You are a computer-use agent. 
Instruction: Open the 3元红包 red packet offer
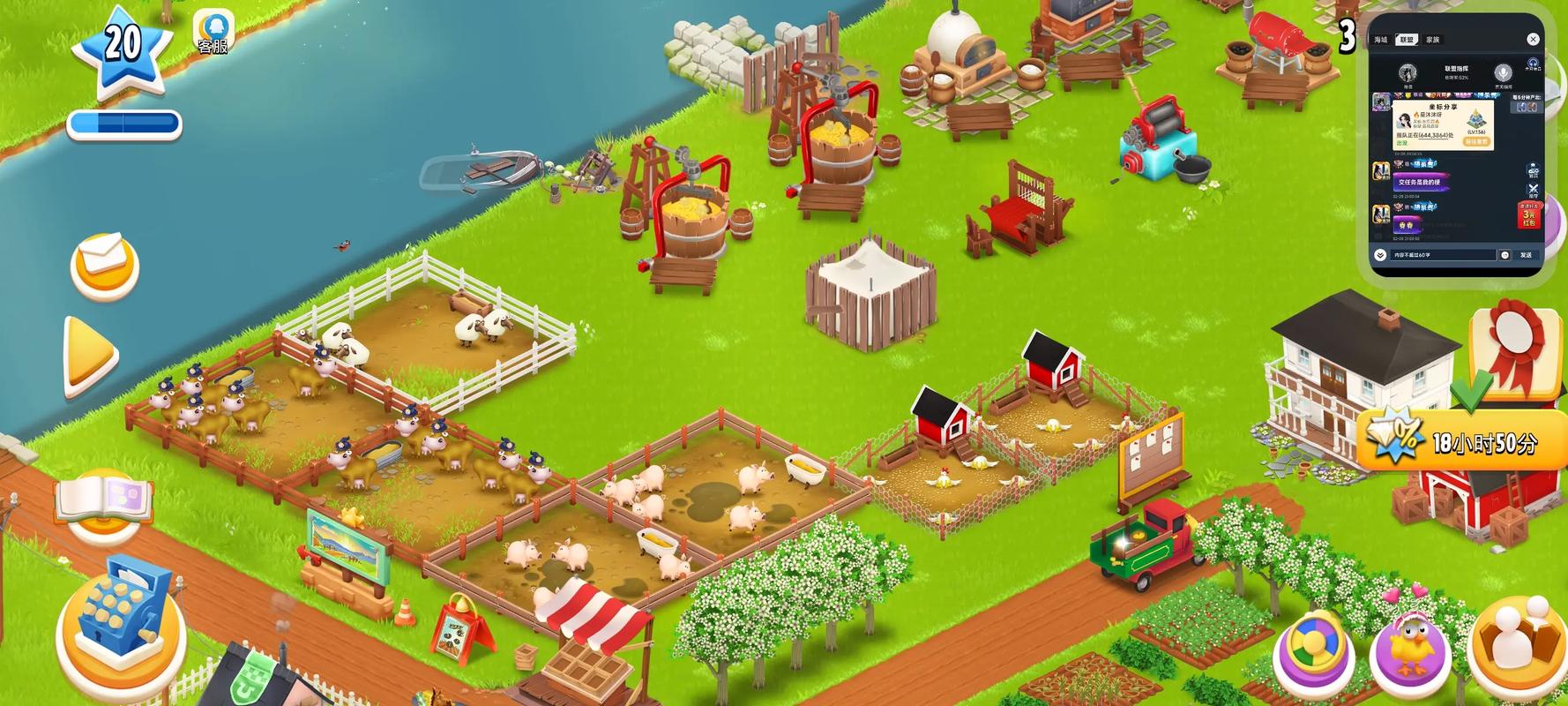click(x=1528, y=214)
